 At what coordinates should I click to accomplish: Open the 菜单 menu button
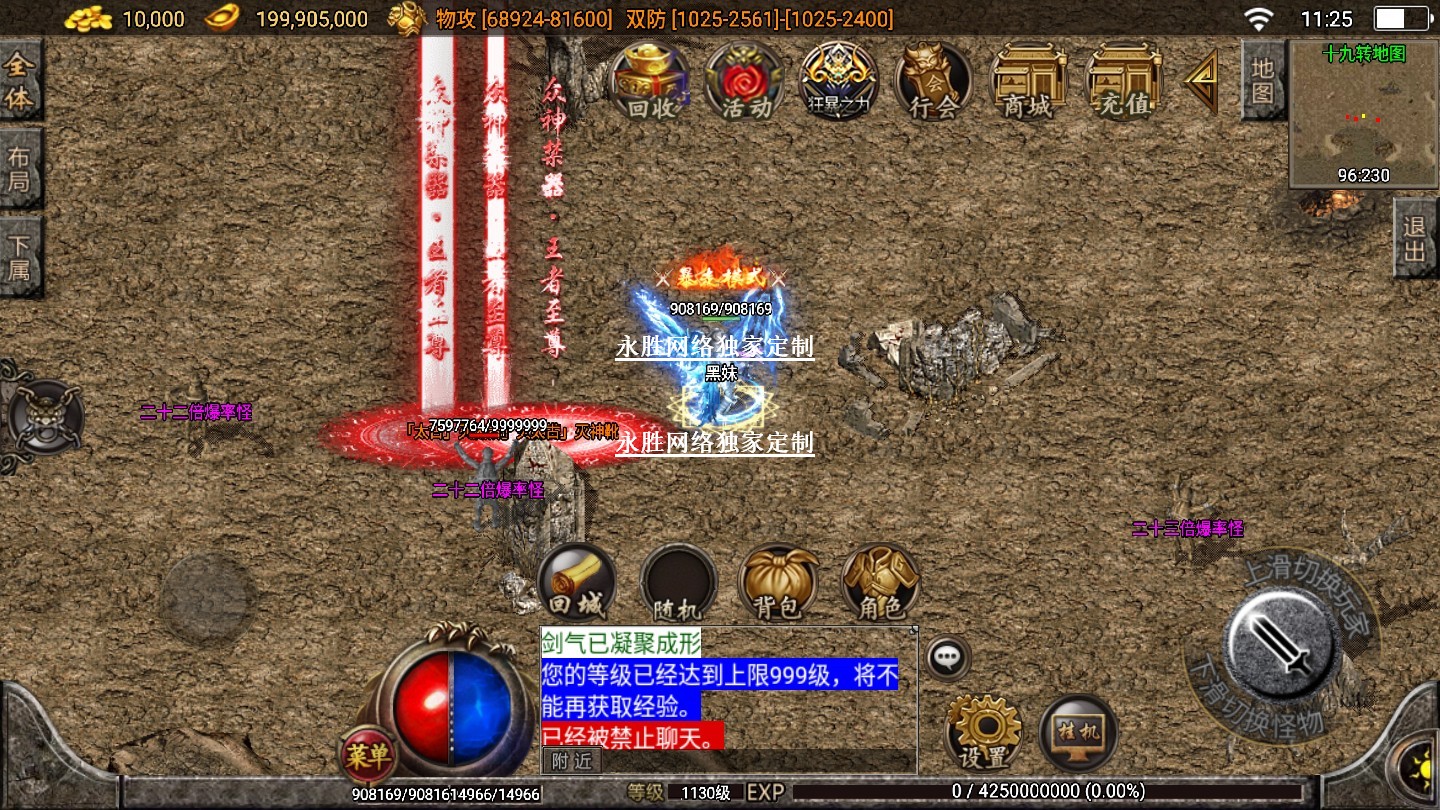pyautogui.click(x=367, y=755)
